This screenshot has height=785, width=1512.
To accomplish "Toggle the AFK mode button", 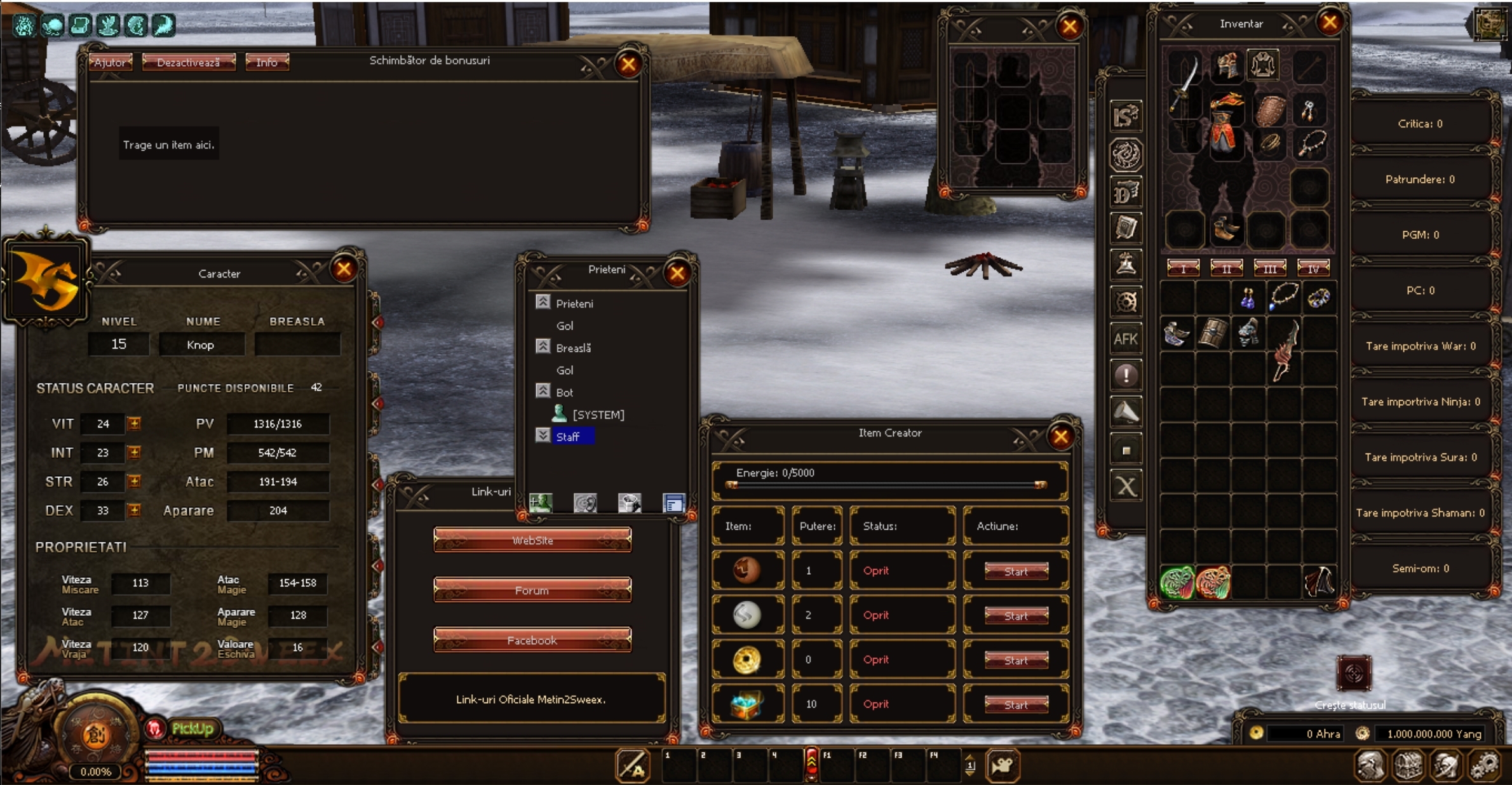I will [x=1125, y=339].
